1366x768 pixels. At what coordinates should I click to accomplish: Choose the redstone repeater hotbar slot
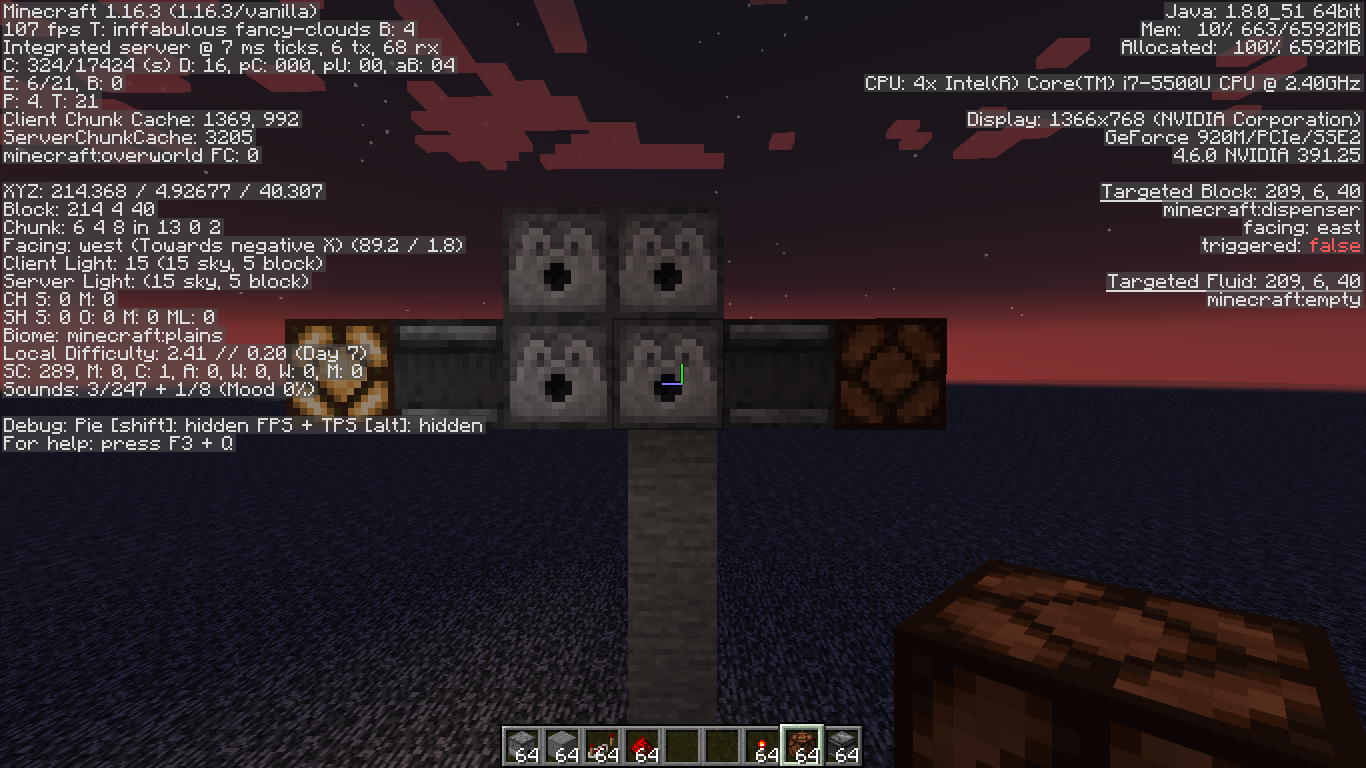(x=601, y=745)
